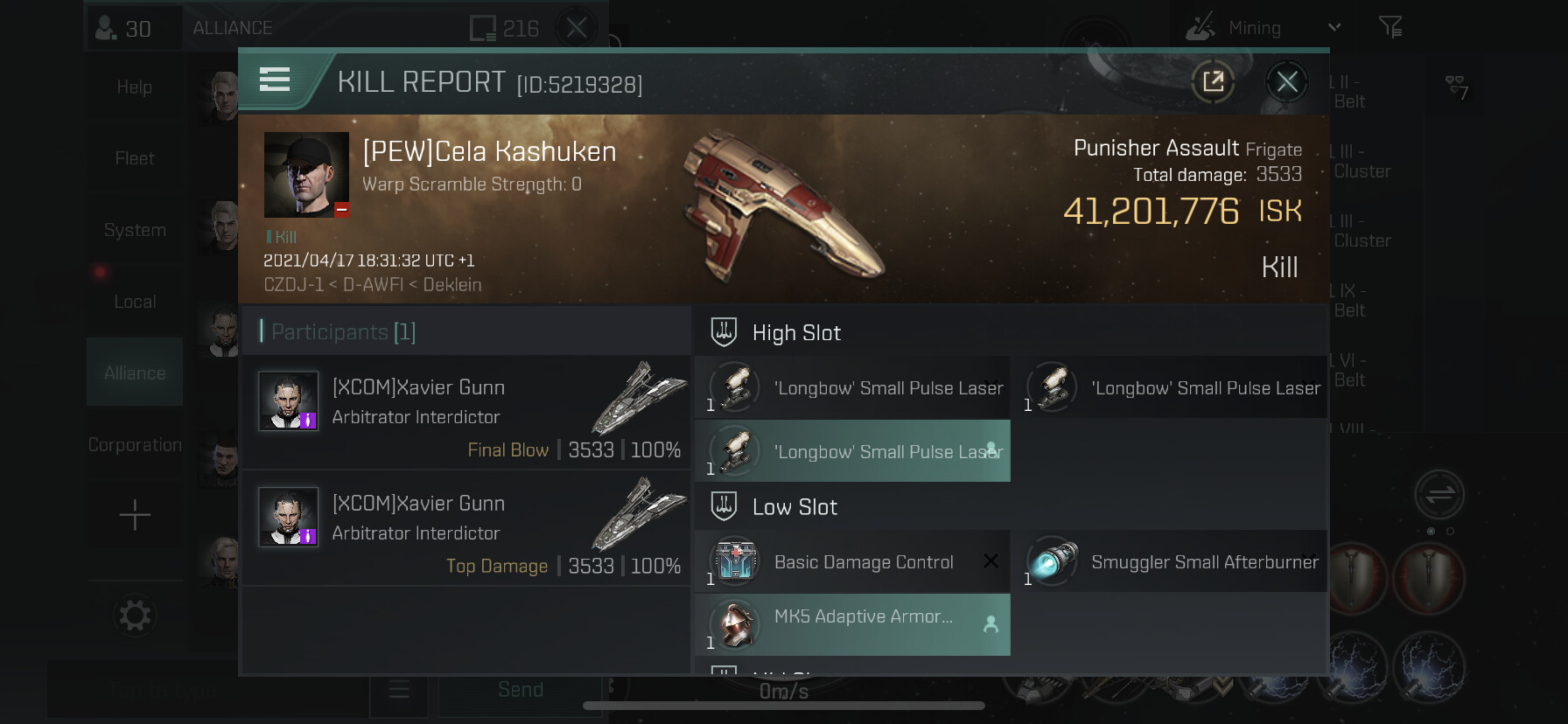
Task: Send the chat message
Action: (521, 690)
